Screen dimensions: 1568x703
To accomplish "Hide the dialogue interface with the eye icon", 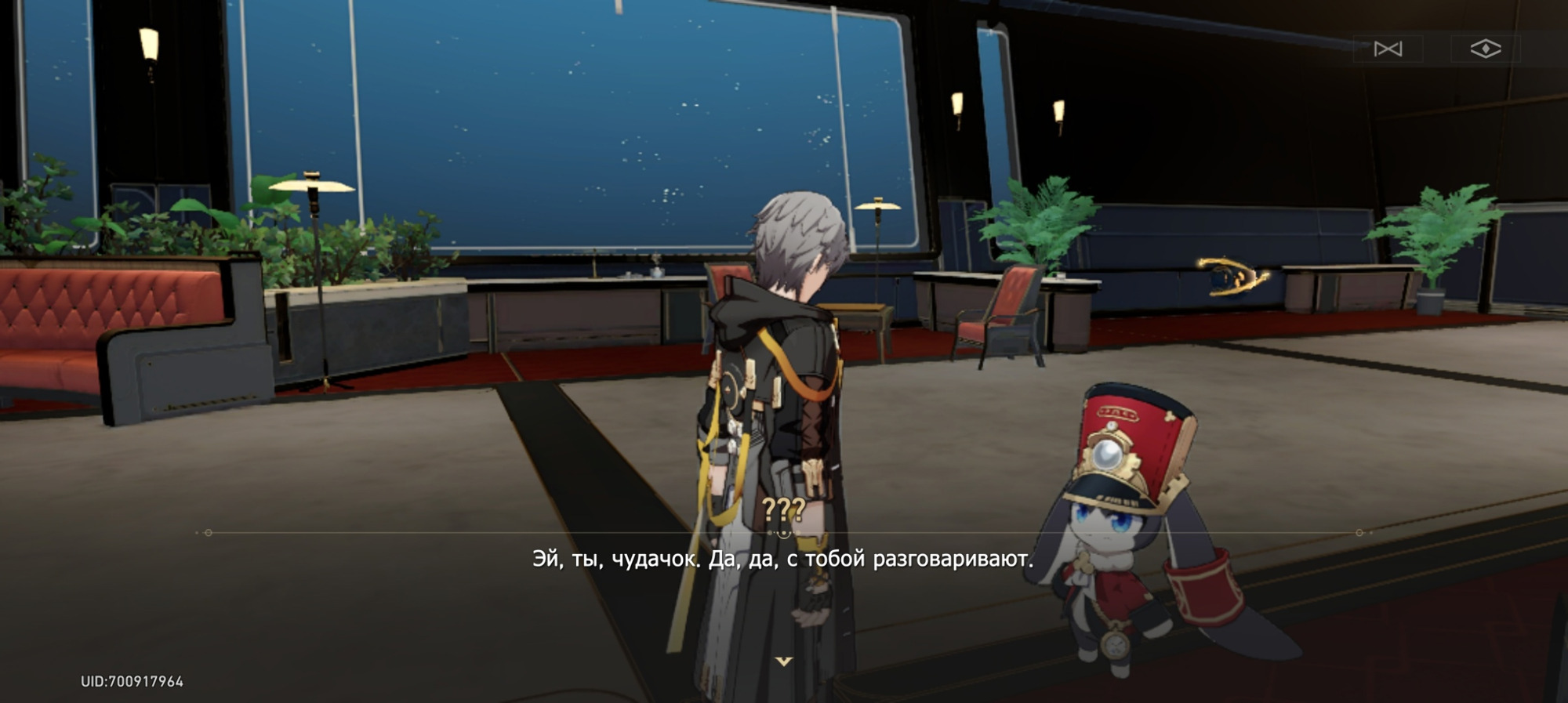I will click(x=1485, y=49).
